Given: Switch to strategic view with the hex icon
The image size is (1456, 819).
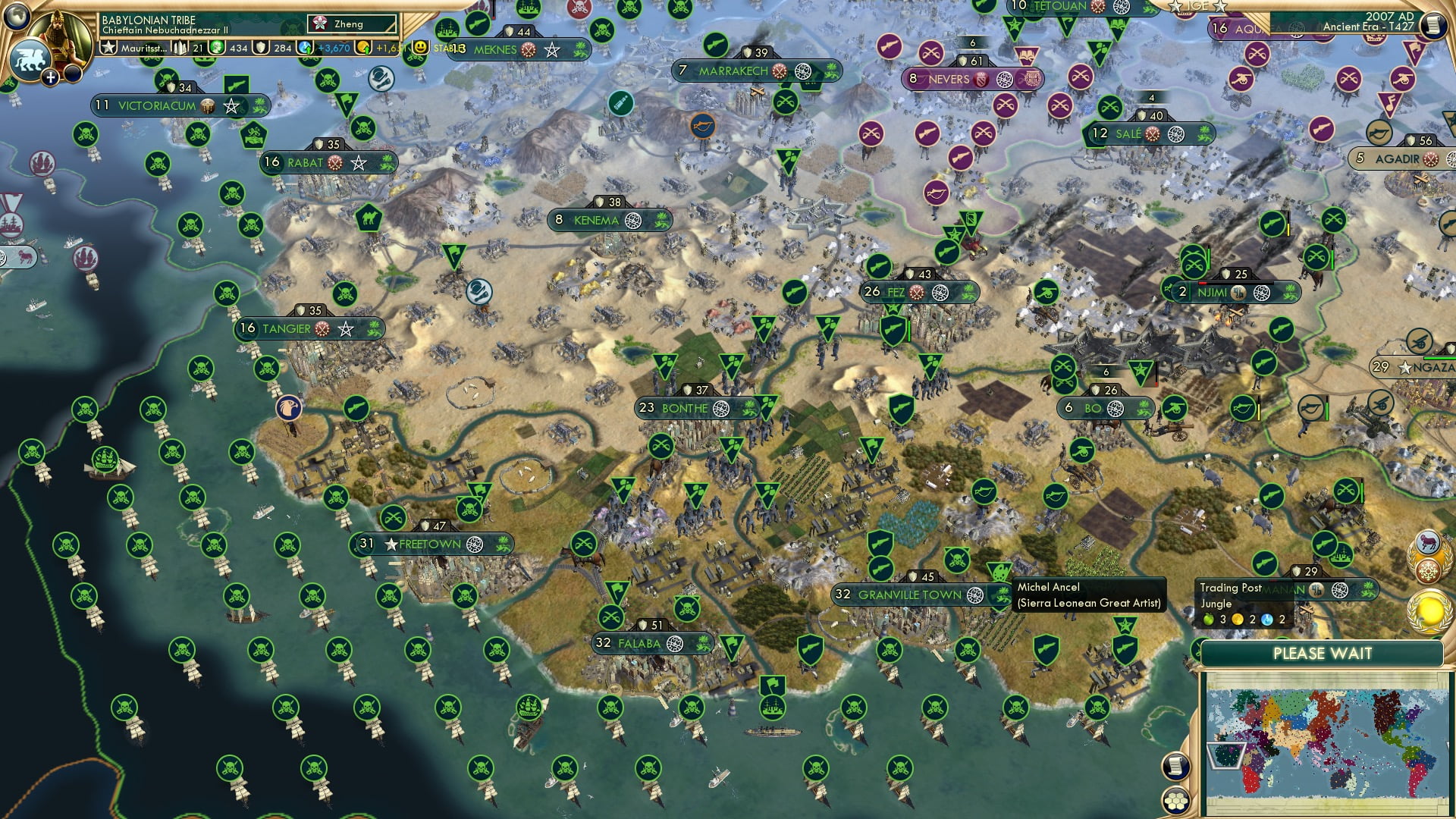Looking at the screenshot, I should point(1177,802).
